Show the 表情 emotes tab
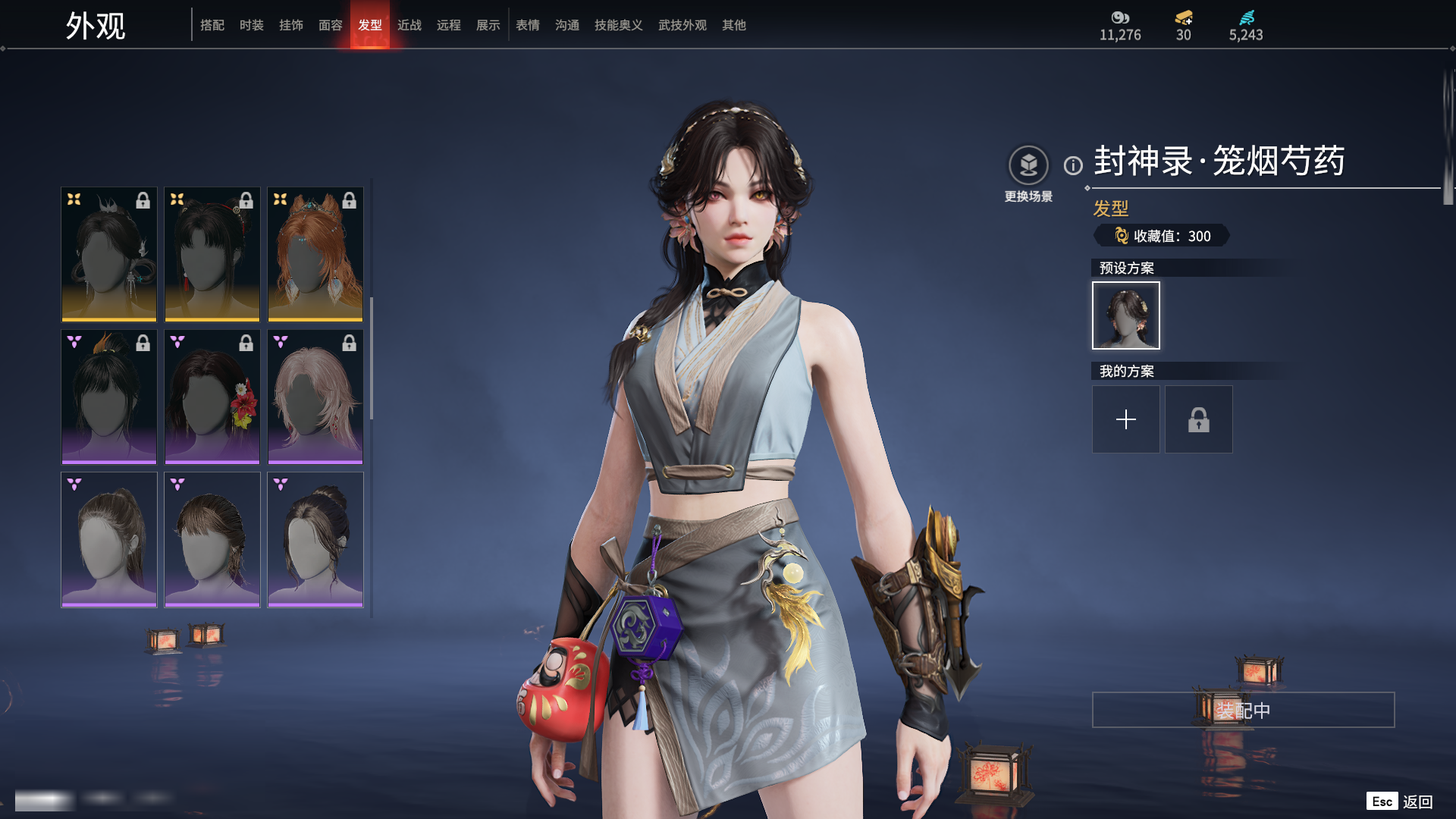The height and width of the screenshot is (819, 1456). coord(528,25)
